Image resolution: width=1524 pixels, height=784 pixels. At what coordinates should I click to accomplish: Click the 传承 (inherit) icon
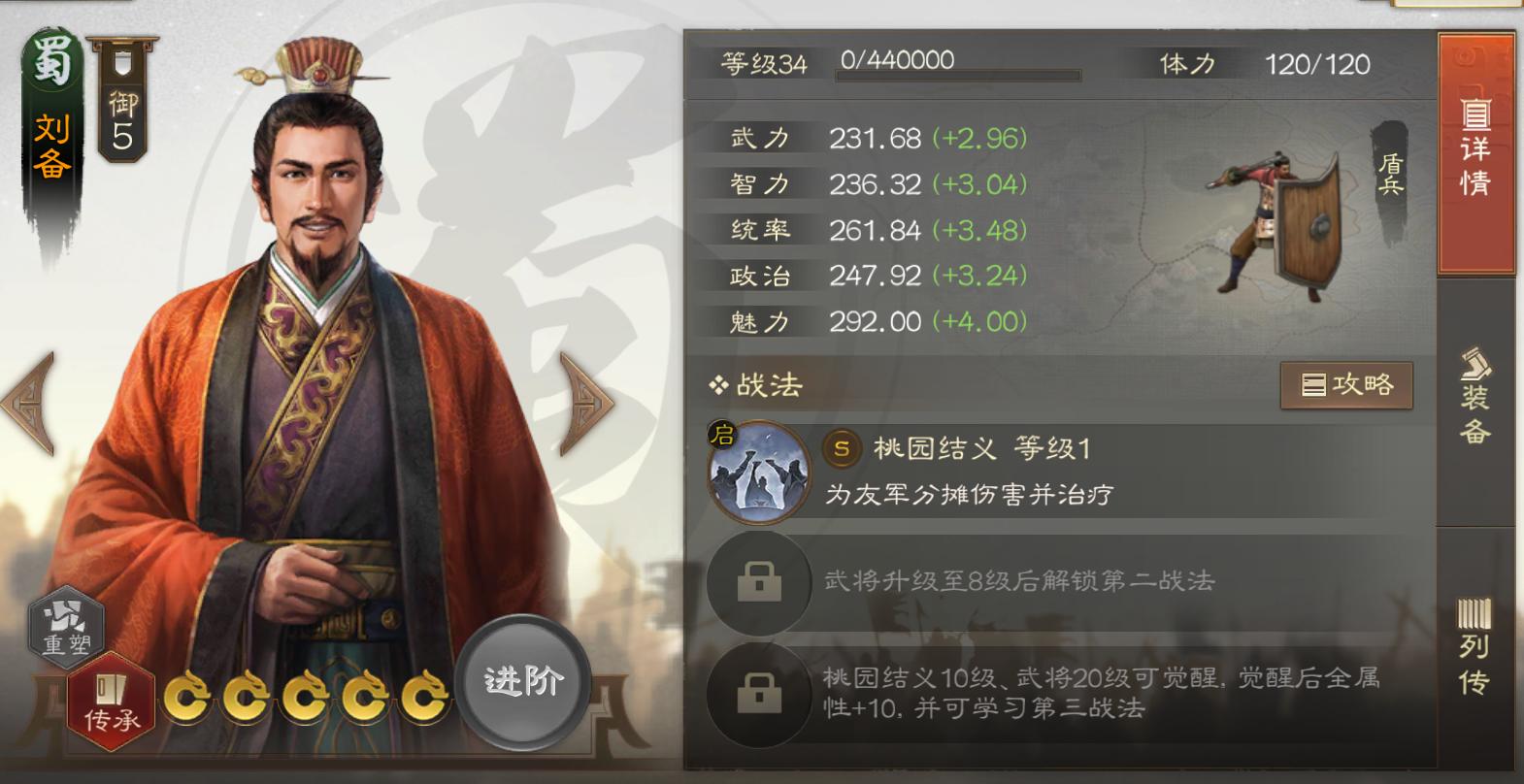(114, 696)
